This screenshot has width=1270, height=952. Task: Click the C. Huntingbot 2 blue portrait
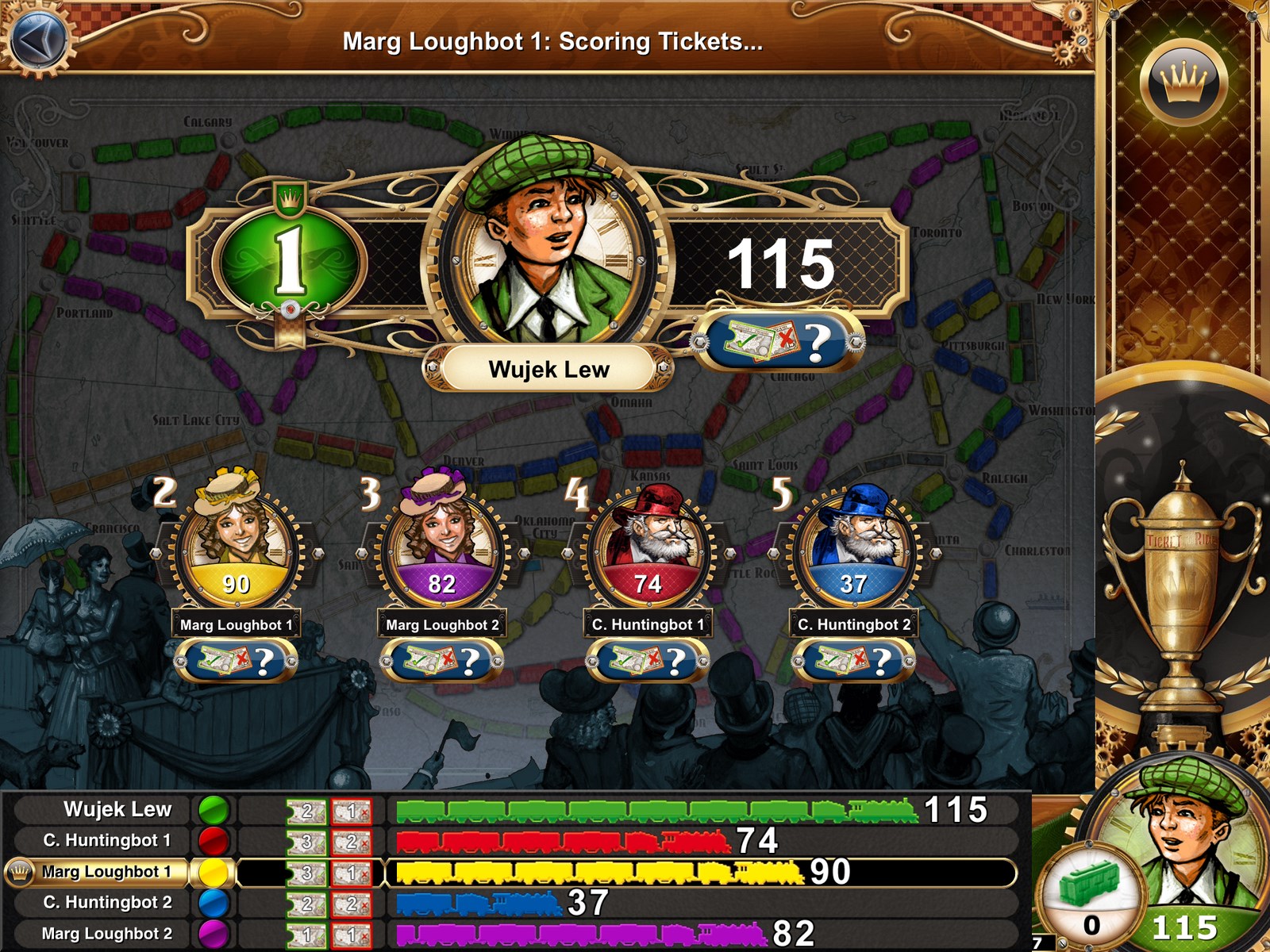853,539
